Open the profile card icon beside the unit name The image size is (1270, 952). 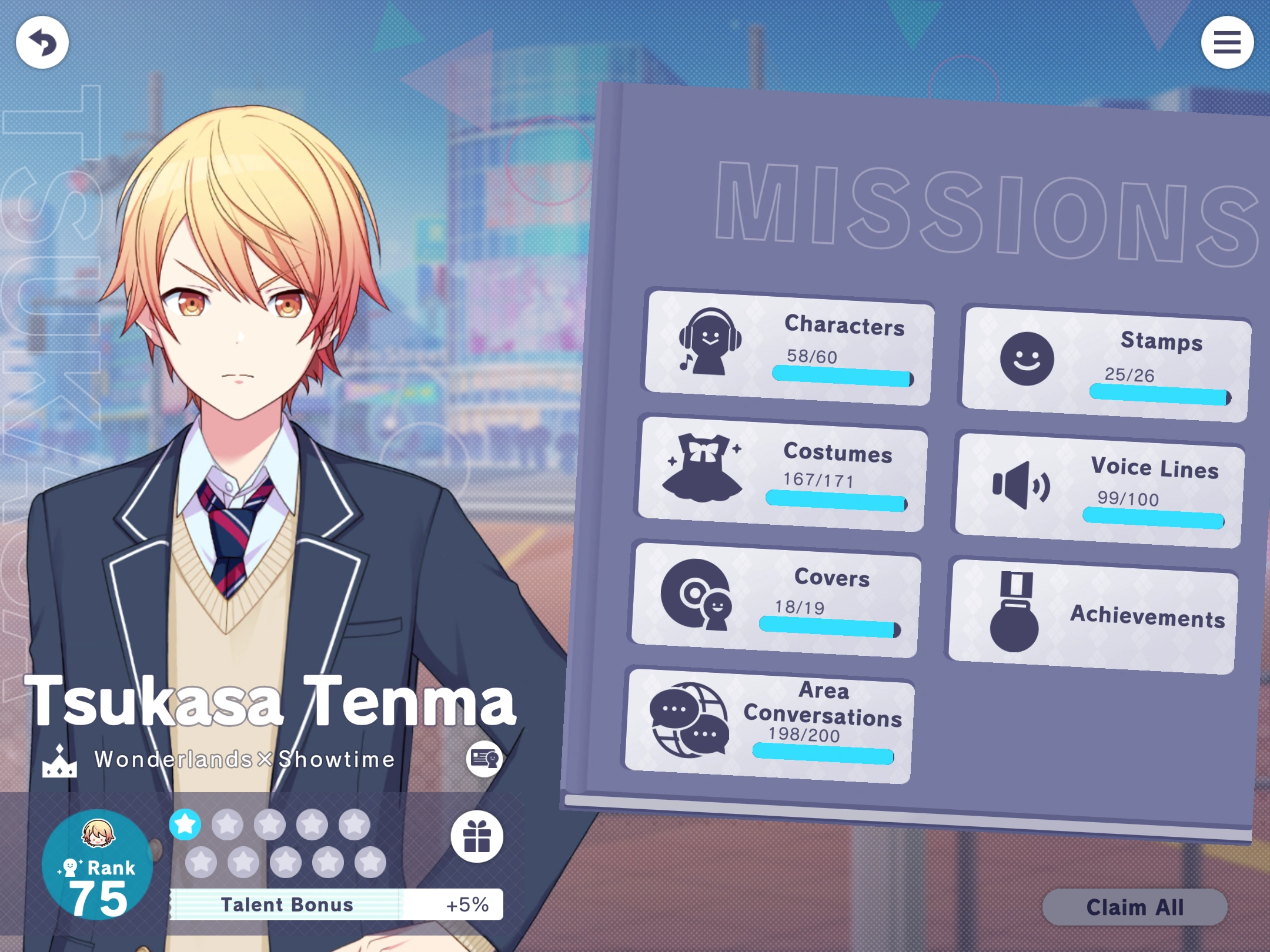point(485,759)
